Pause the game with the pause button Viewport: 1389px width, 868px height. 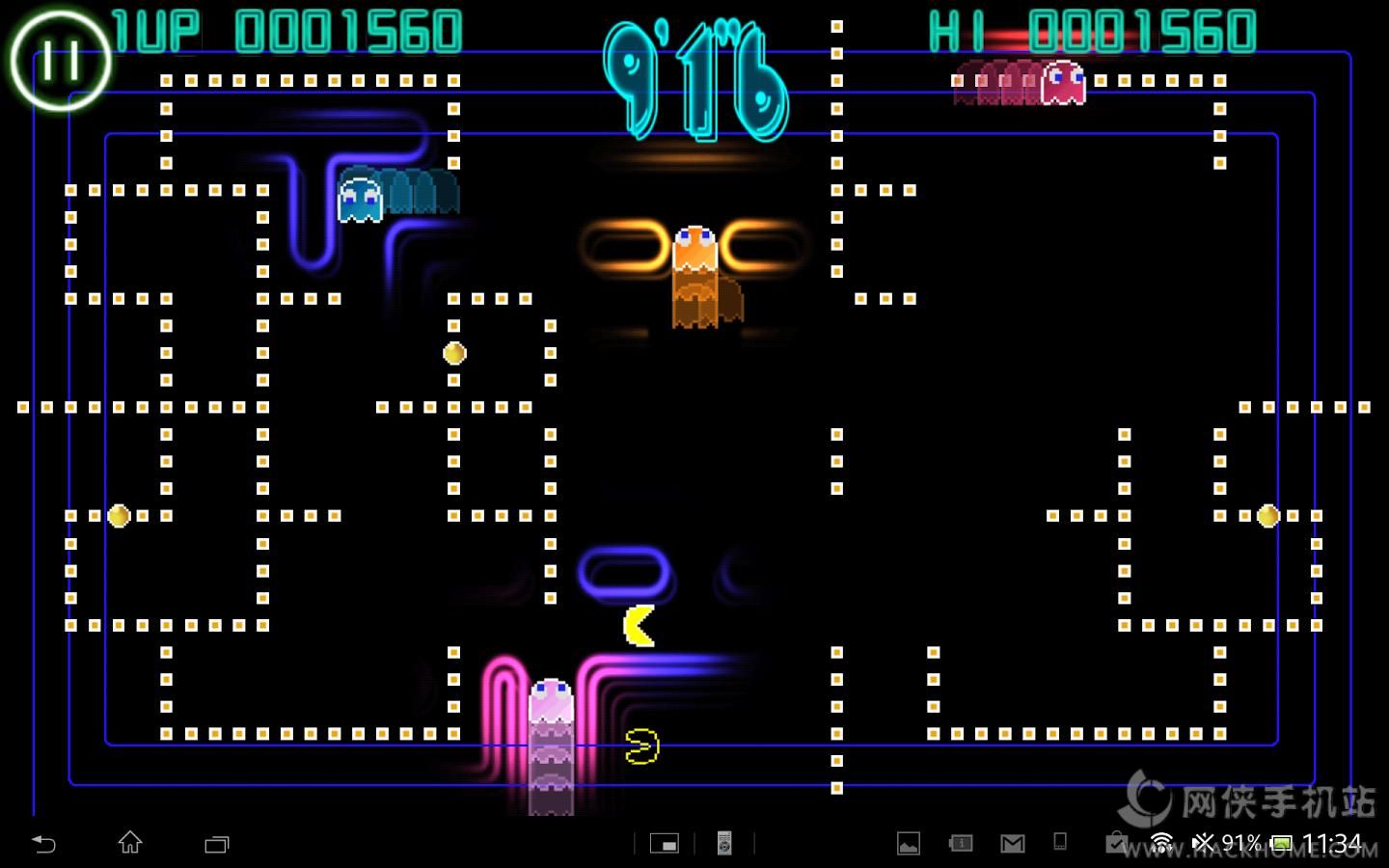coord(60,60)
